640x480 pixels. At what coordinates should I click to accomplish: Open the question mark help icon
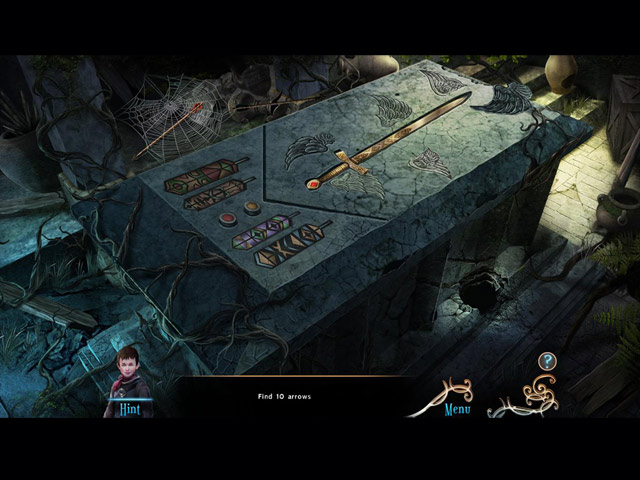click(546, 361)
